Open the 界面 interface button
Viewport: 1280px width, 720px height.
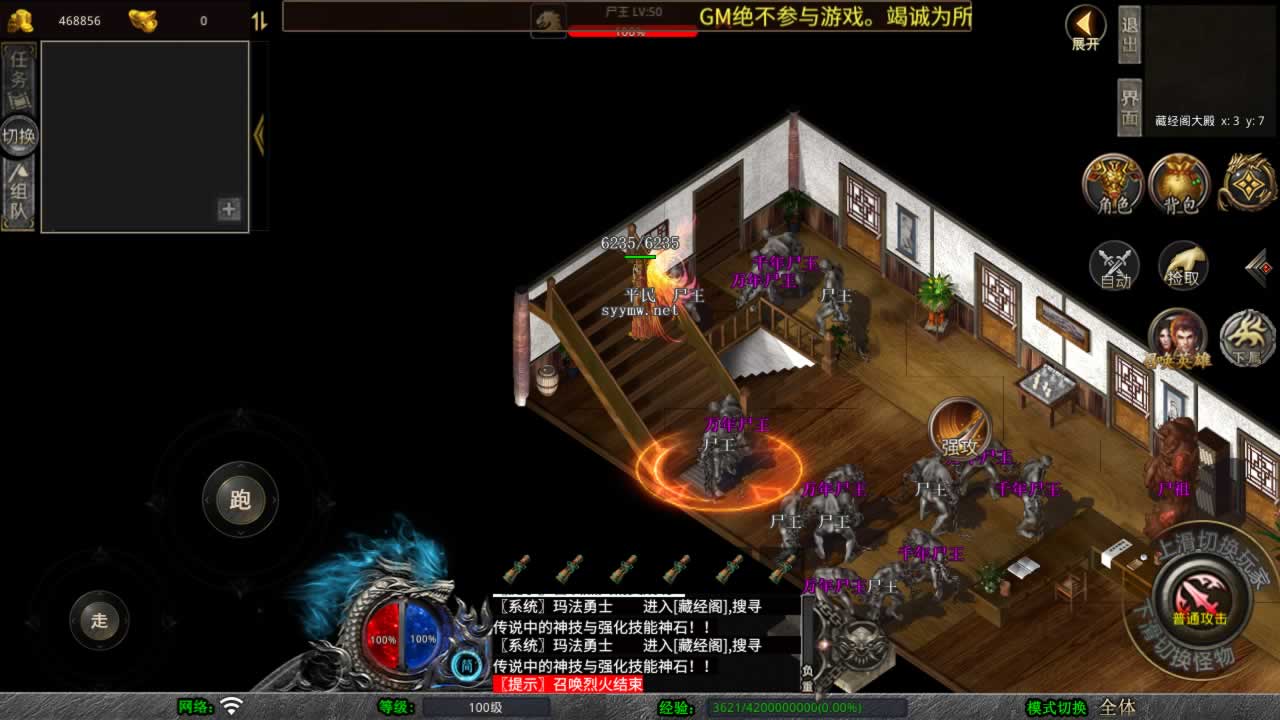[x=1129, y=107]
